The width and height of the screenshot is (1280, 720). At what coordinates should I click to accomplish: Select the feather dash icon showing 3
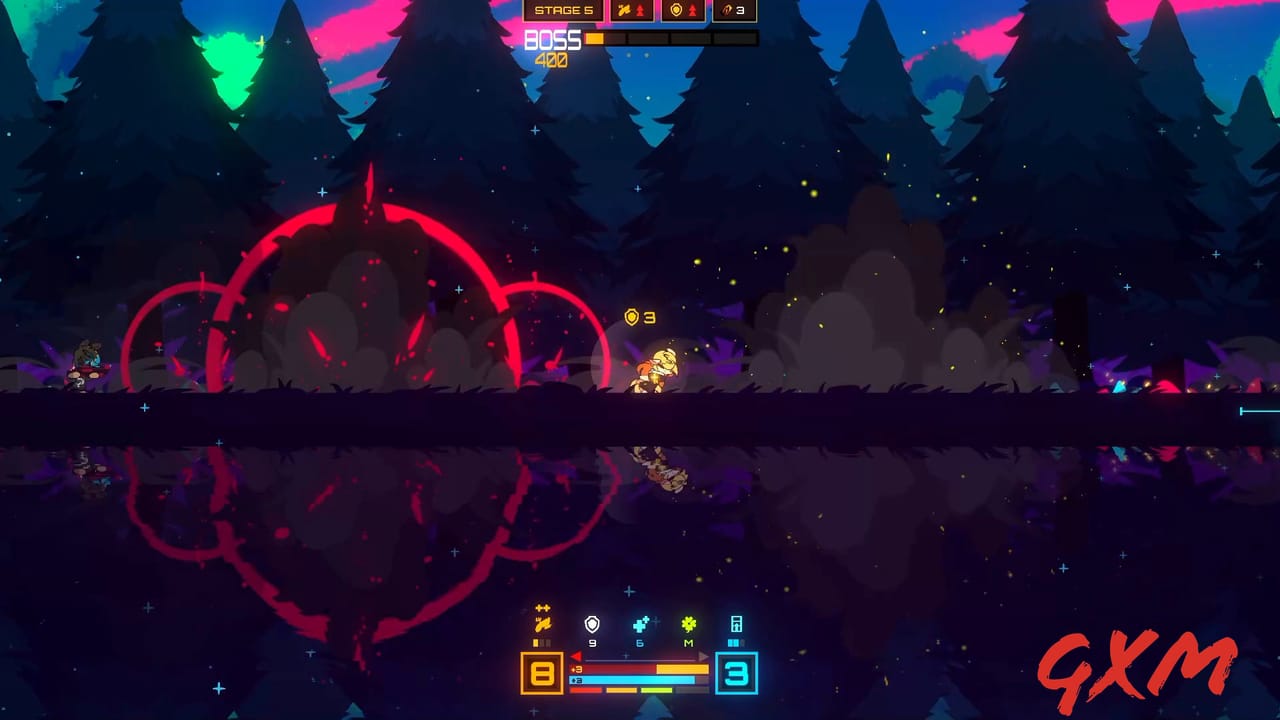(727, 10)
